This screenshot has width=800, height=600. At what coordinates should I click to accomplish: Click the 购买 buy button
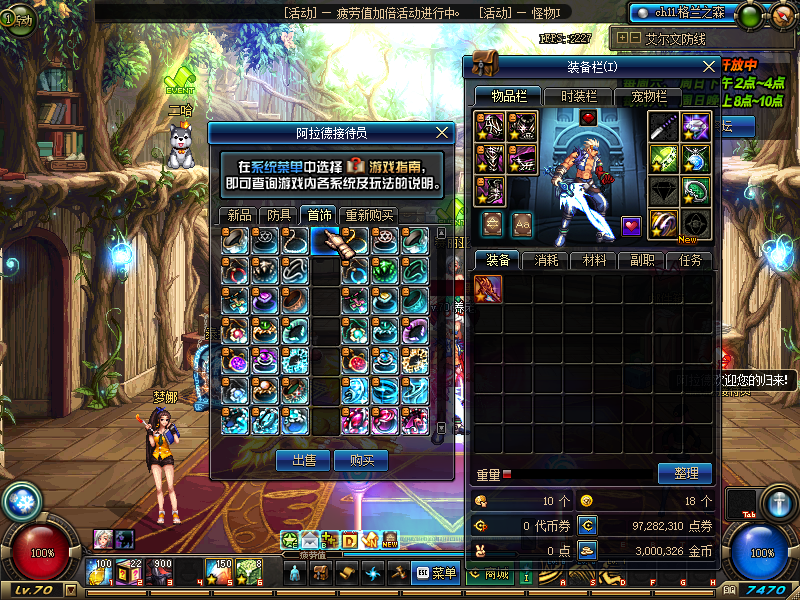tap(361, 460)
